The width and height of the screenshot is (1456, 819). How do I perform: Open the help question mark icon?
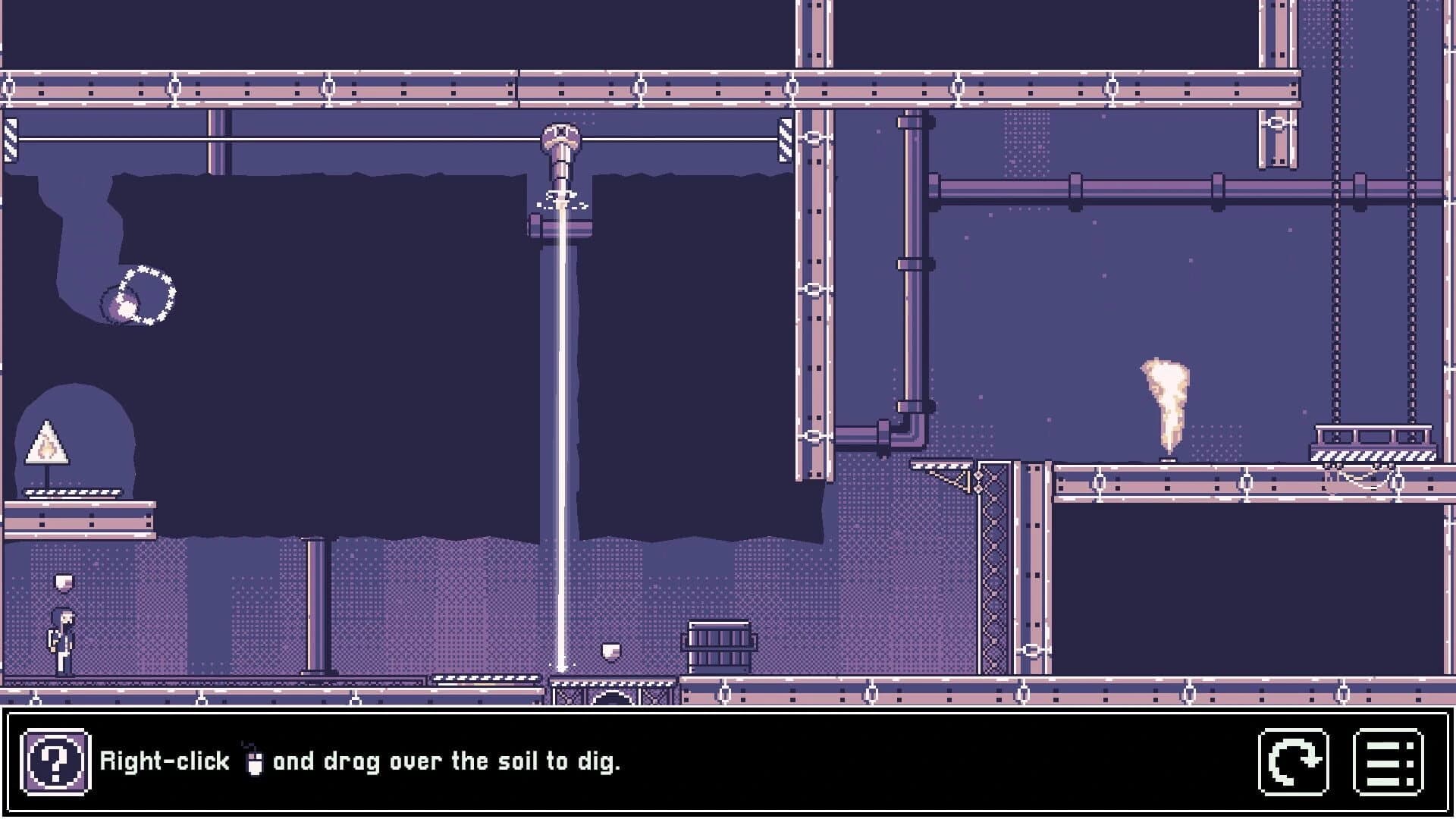[55, 761]
